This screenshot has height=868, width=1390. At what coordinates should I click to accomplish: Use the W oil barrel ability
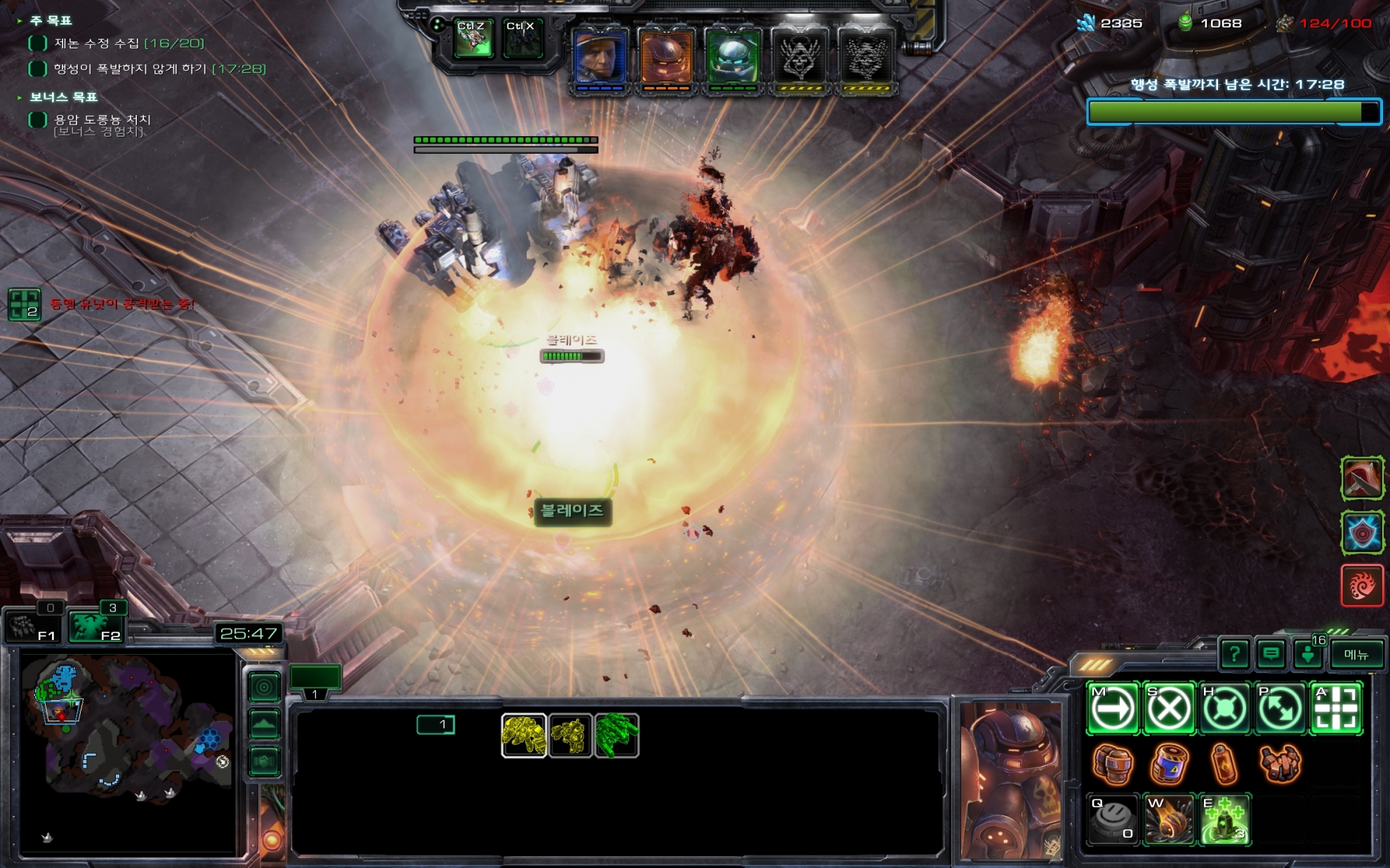point(1169,820)
